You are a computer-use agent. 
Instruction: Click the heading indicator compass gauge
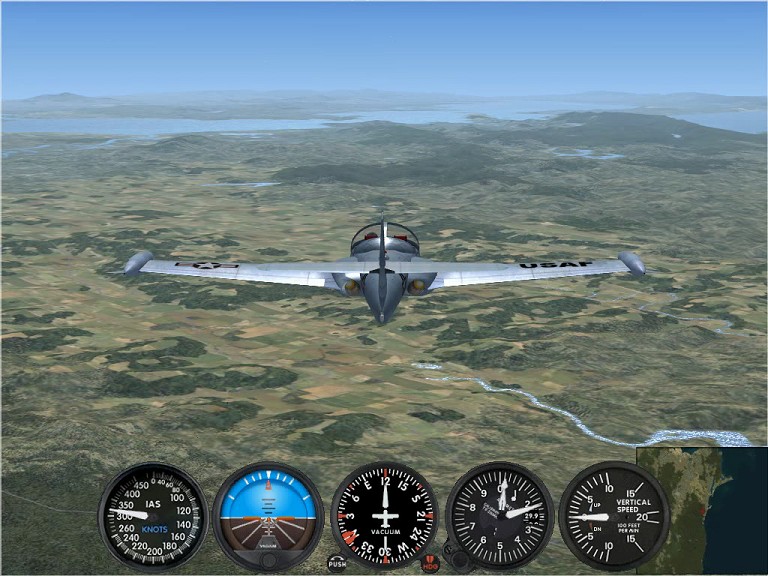(x=384, y=515)
